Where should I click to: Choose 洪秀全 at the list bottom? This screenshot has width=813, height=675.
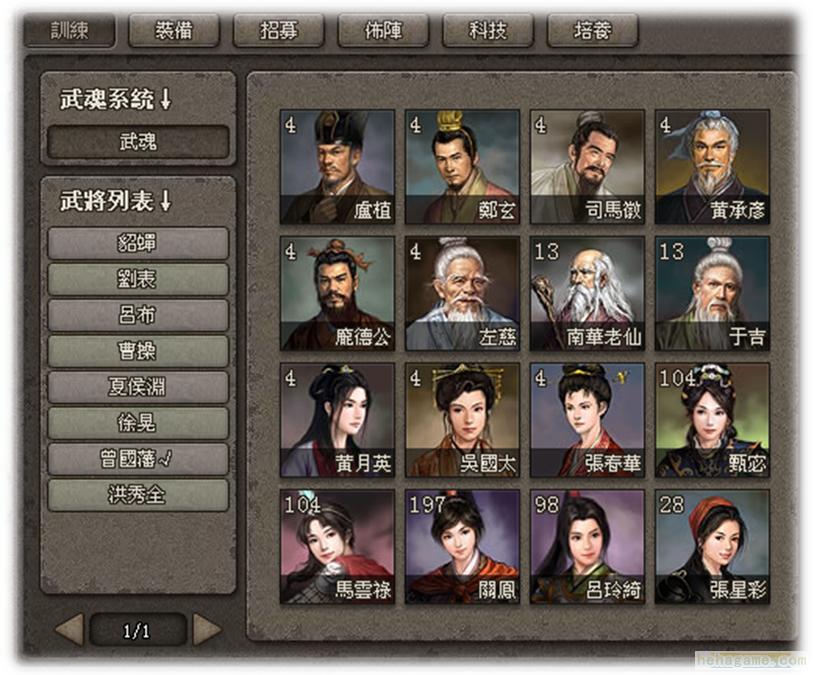point(138,495)
